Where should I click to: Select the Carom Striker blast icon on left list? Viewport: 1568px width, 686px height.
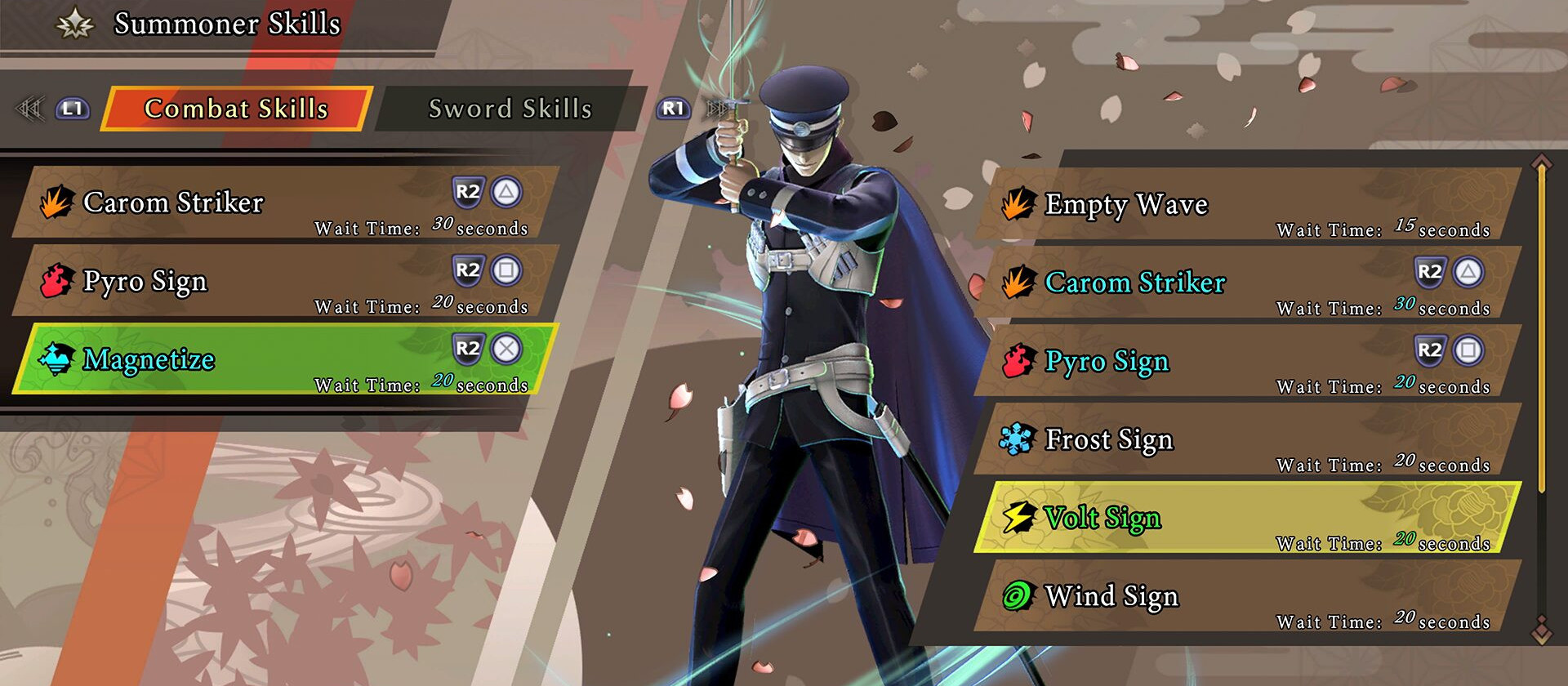coord(58,202)
